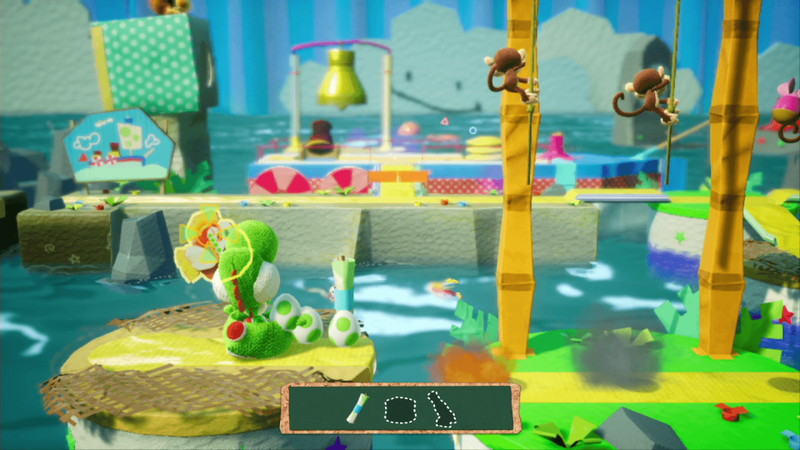Select the collected paper roll piece

coord(356,409)
